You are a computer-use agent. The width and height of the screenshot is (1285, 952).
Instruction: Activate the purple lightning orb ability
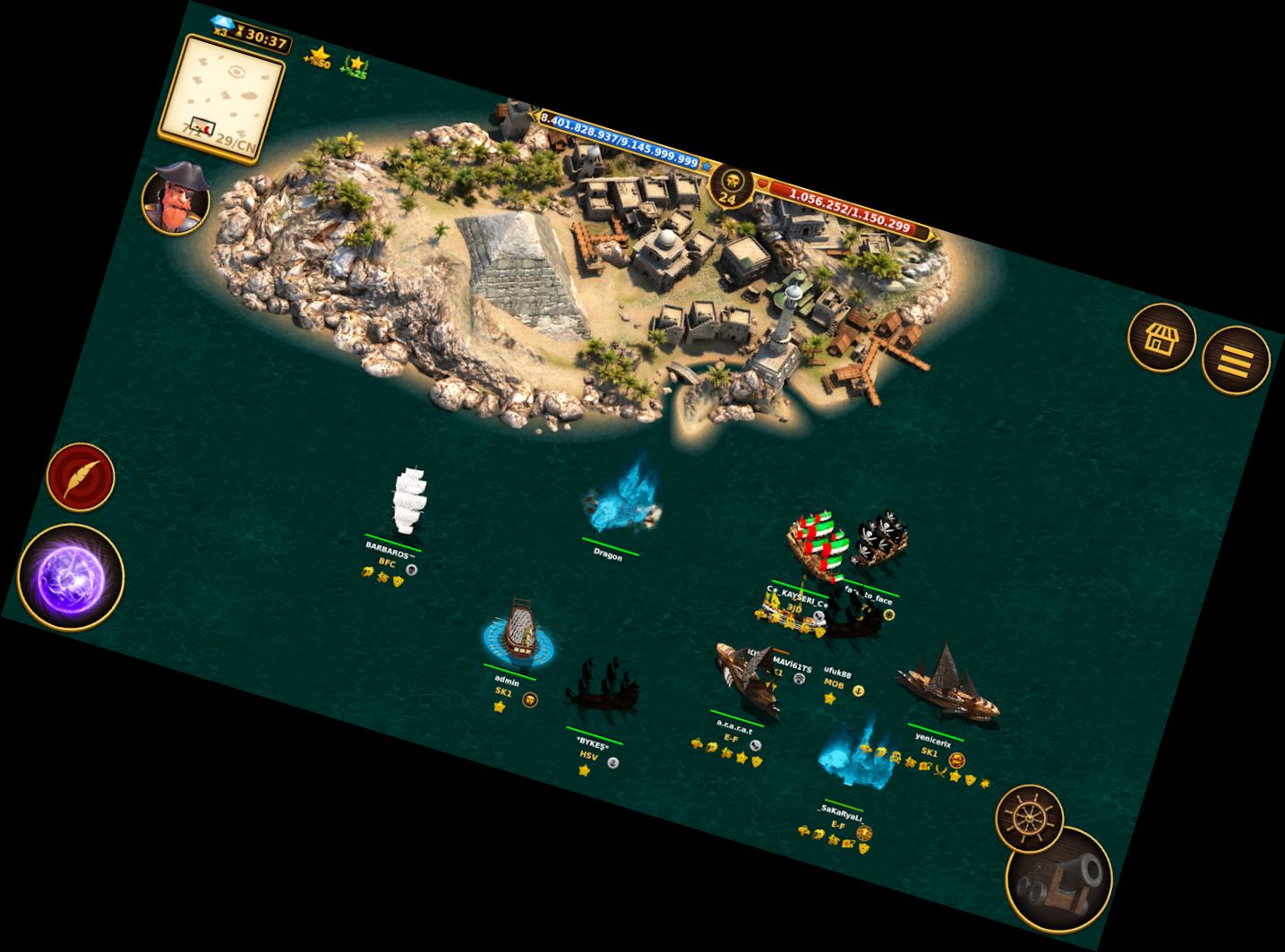click(x=71, y=578)
